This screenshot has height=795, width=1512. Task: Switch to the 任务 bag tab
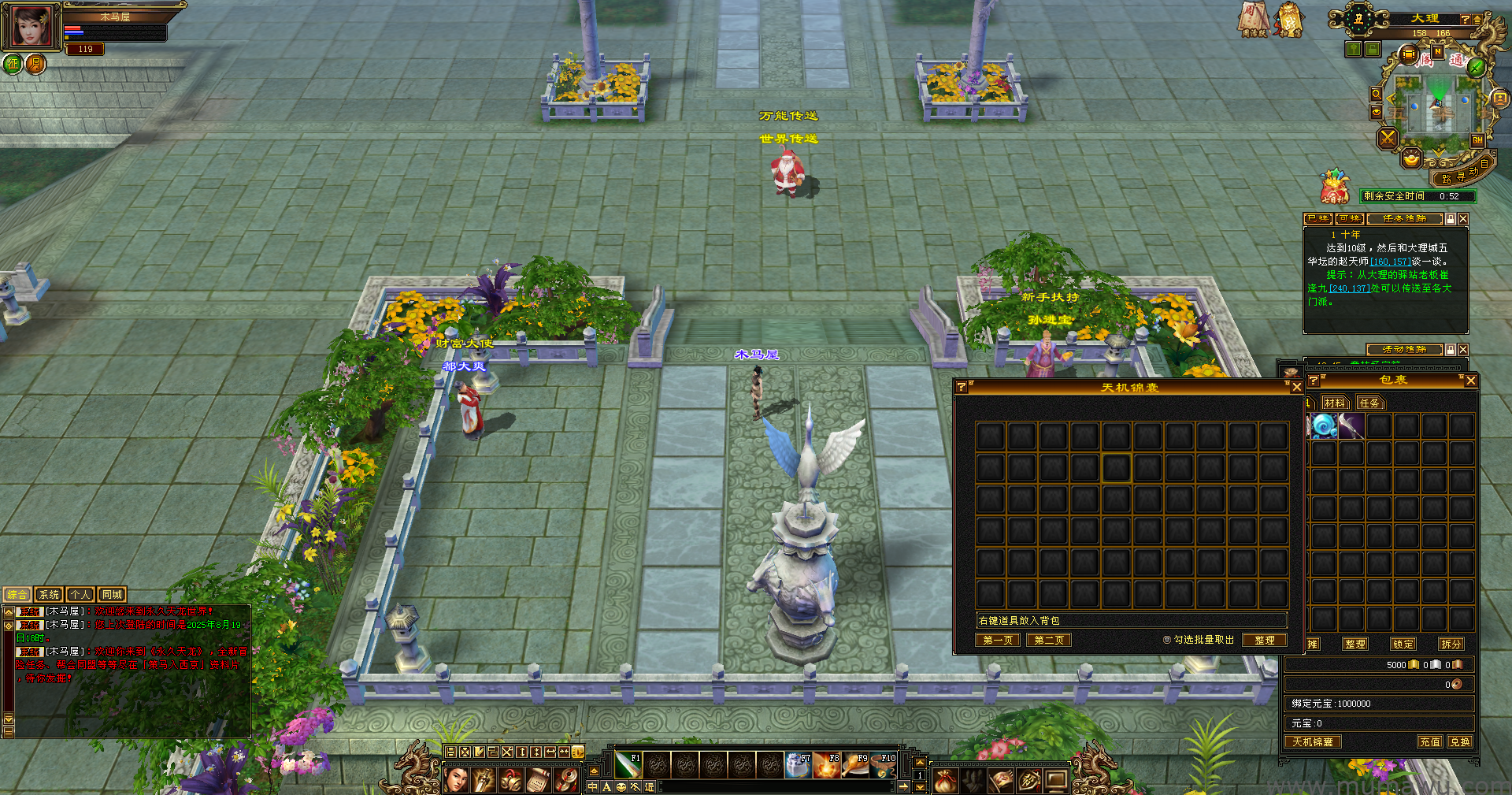coord(1369,403)
